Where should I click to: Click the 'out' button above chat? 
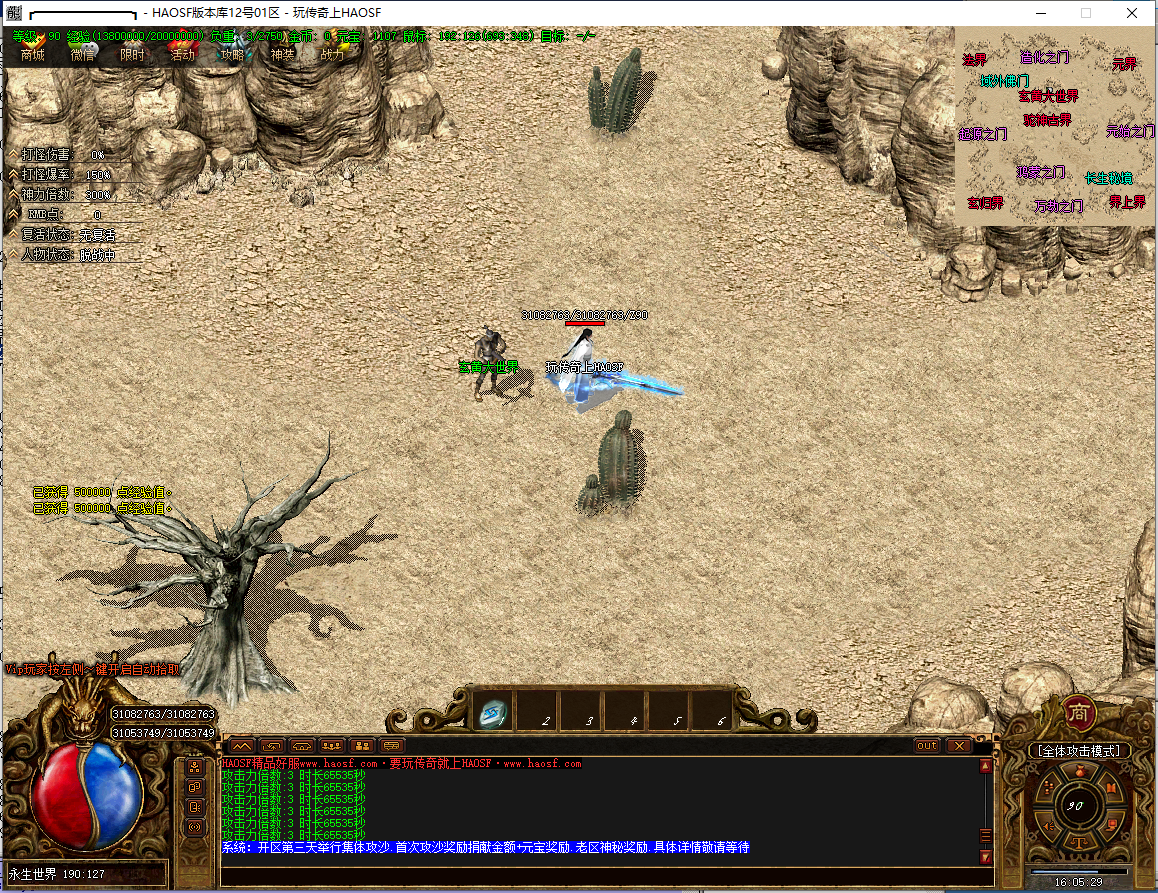[927, 746]
